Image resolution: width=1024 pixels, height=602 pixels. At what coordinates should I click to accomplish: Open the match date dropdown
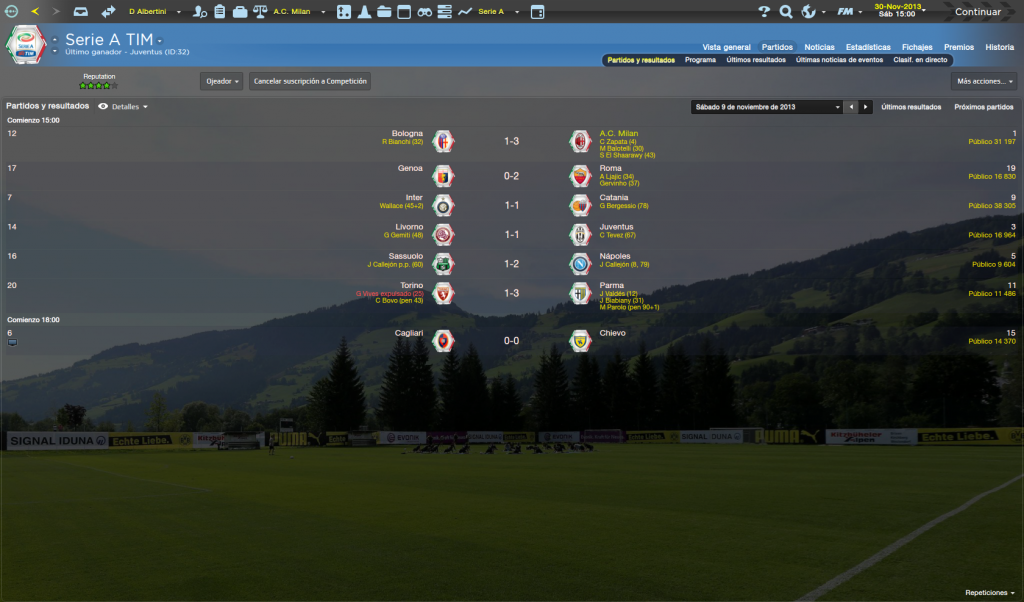[767, 106]
